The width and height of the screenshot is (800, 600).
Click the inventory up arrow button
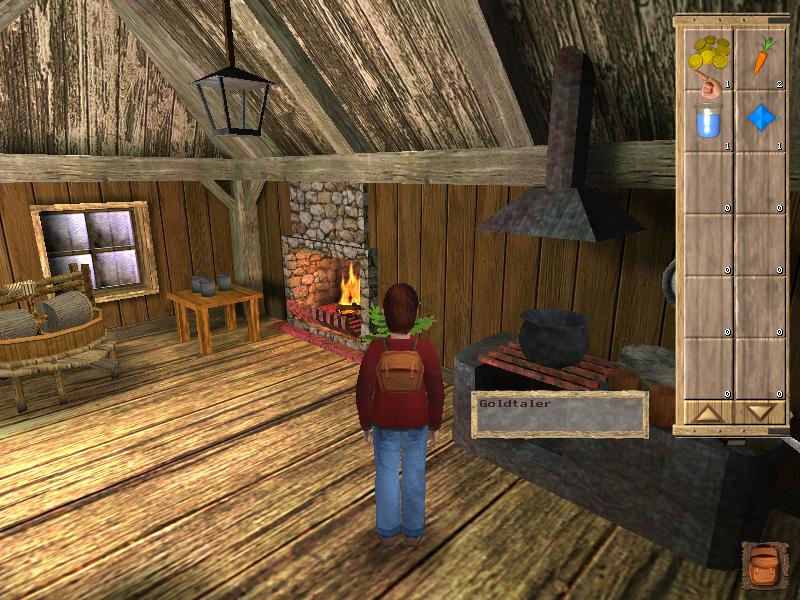coord(708,413)
